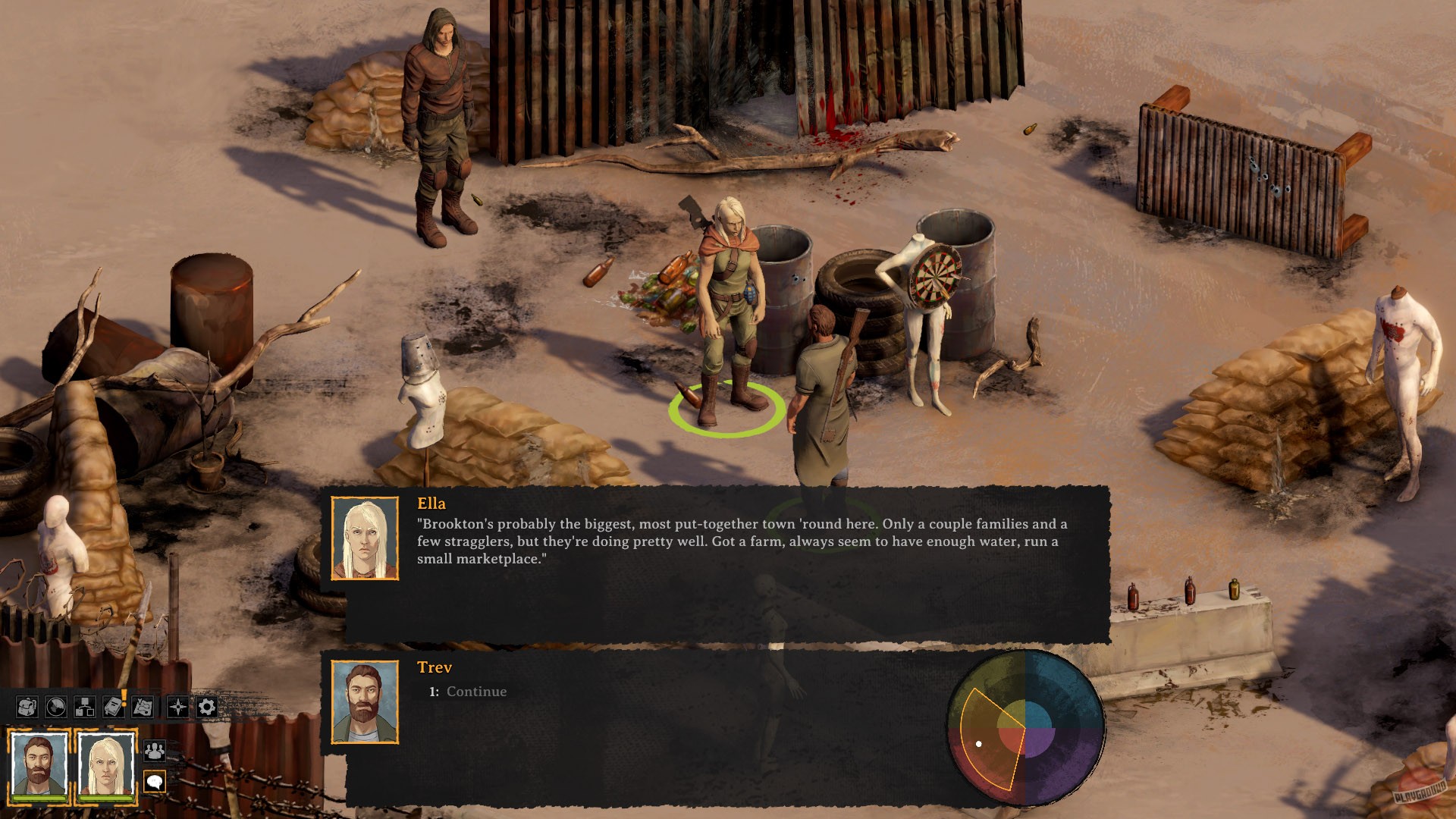Toggle group selection for the whole party
Screen dimensions: 1456x819
pyautogui.click(x=155, y=752)
